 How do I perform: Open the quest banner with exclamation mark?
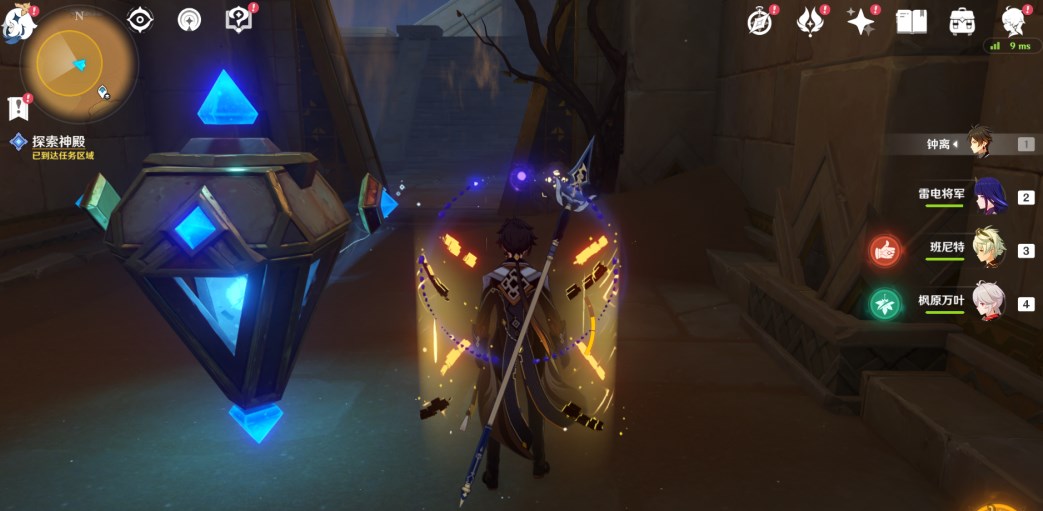17,108
